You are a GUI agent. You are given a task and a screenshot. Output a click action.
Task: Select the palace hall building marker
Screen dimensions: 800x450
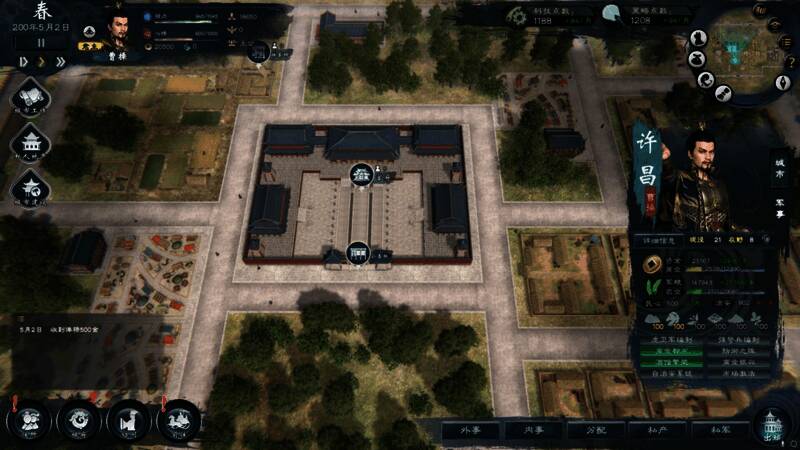click(x=361, y=175)
